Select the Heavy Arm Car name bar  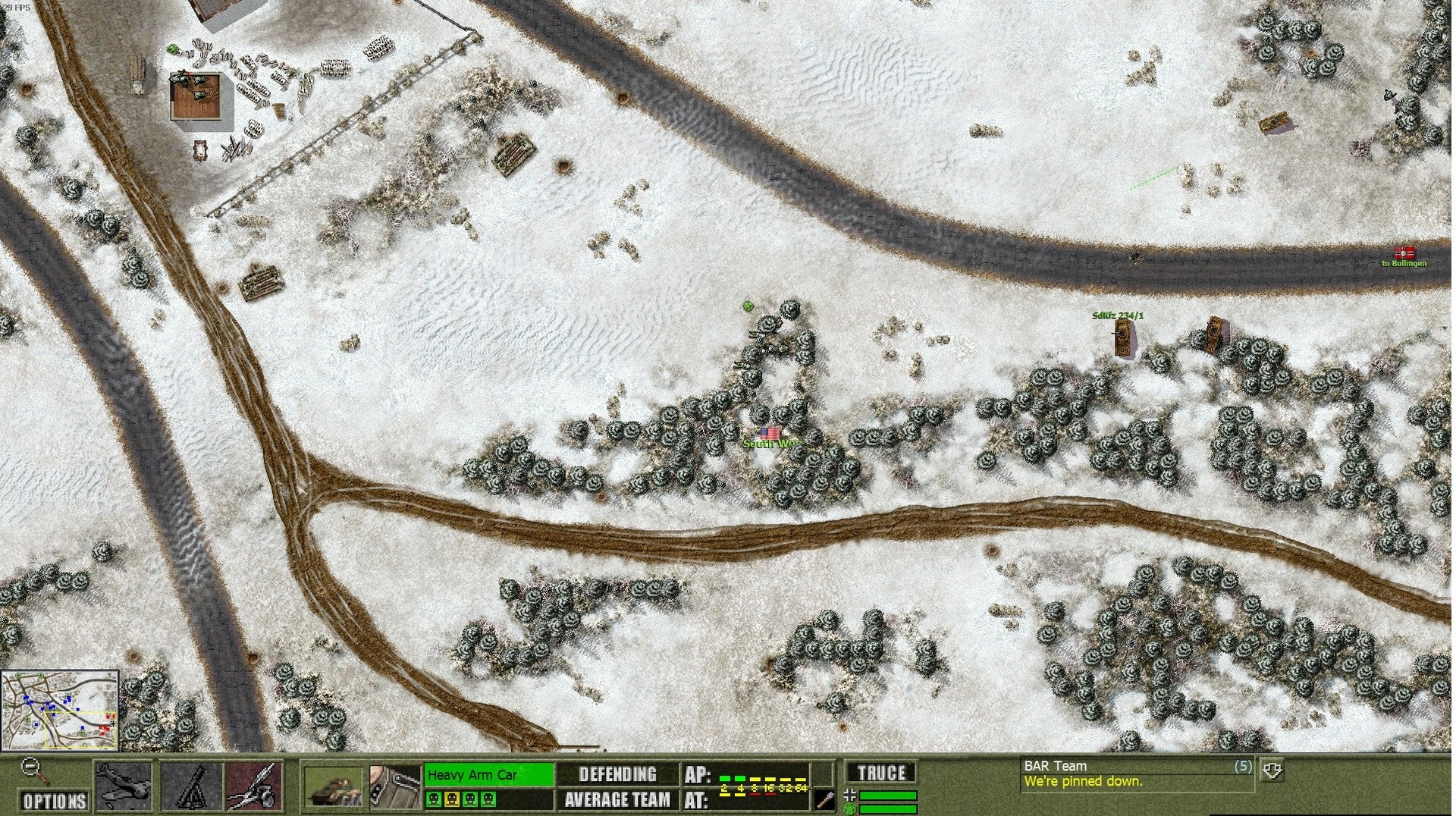[x=488, y=774]
